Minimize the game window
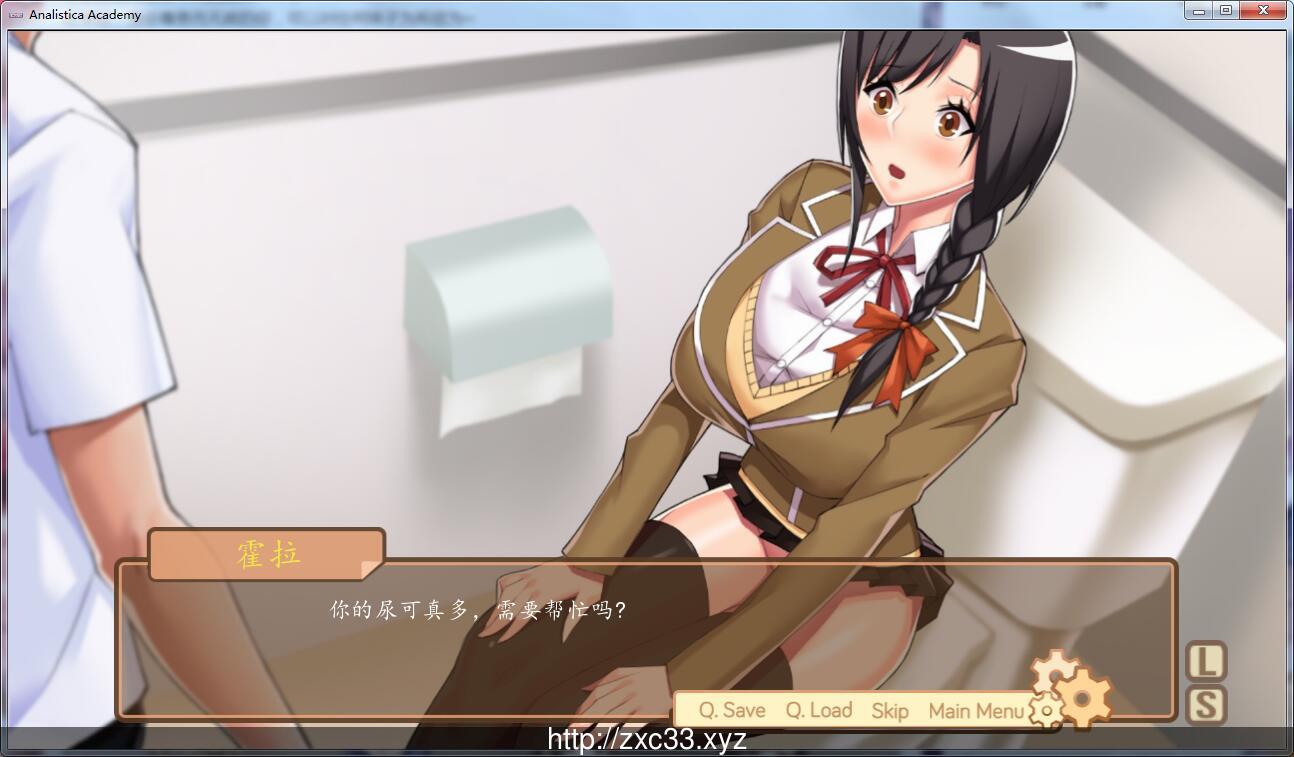The width and height of the screenshot is (1294, 757). [1197, 9]
